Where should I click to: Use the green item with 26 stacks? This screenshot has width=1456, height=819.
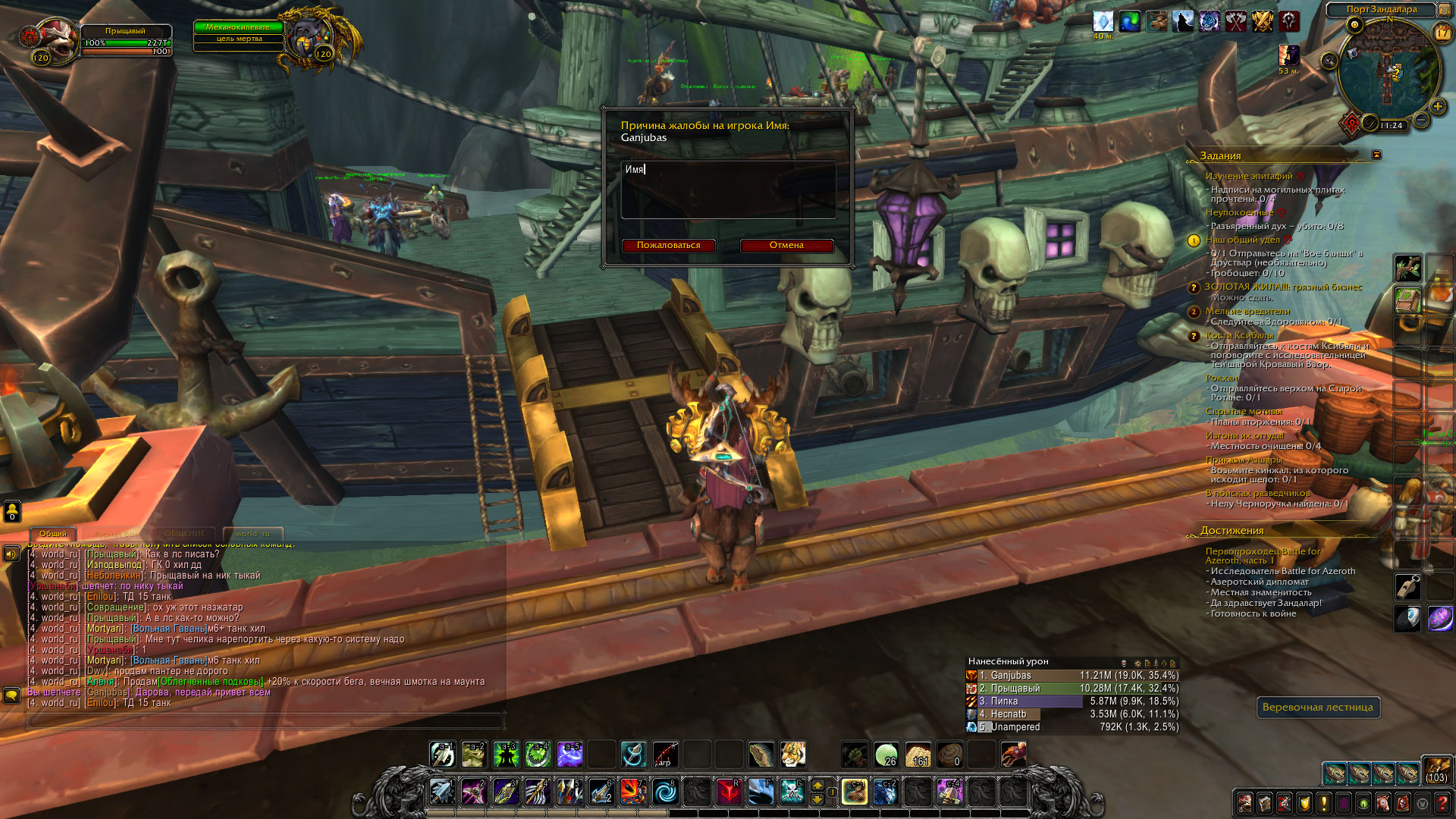(886, 754)
